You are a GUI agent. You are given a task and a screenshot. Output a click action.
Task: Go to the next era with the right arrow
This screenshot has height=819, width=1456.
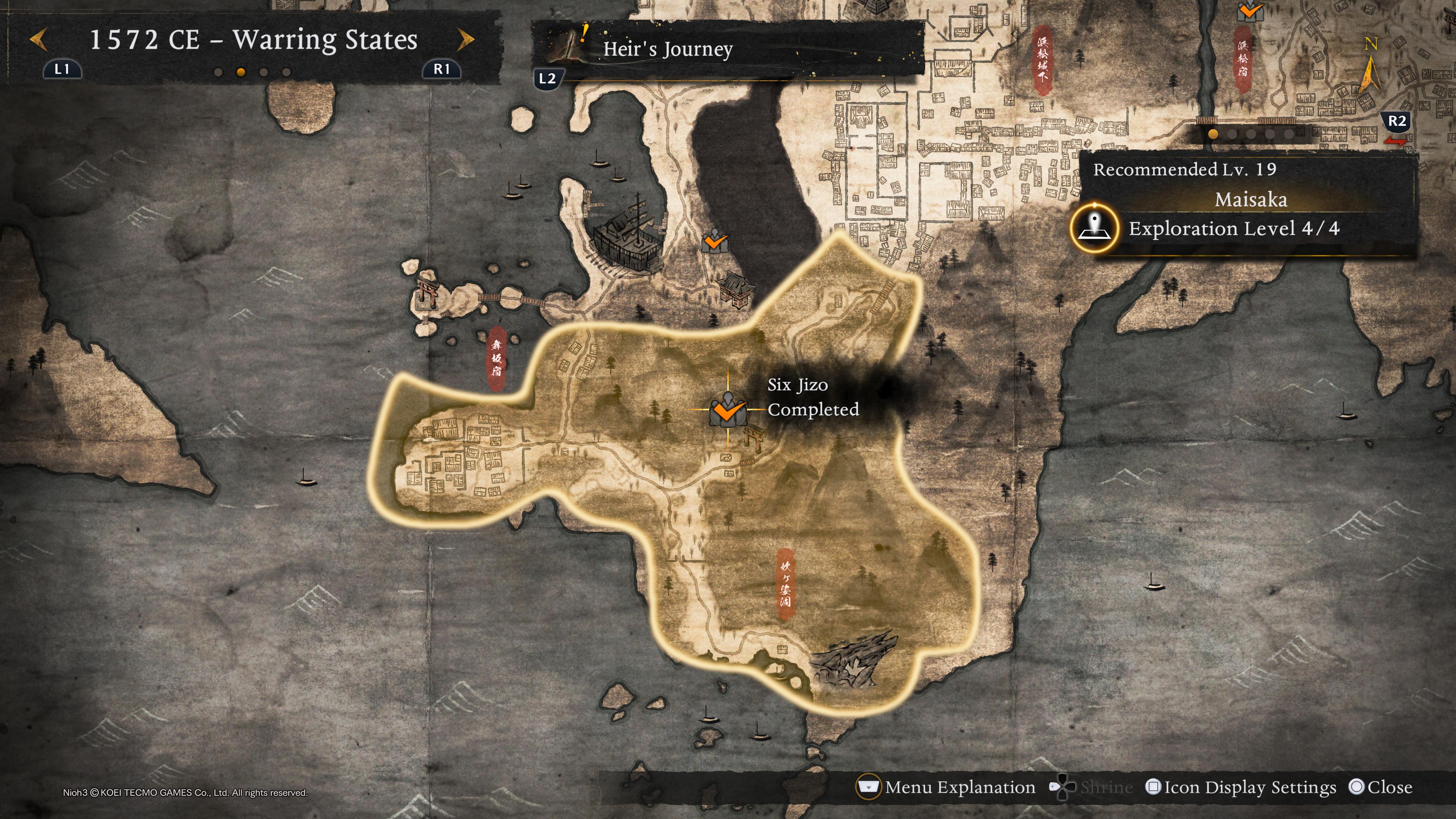click(x=465, y=39)
